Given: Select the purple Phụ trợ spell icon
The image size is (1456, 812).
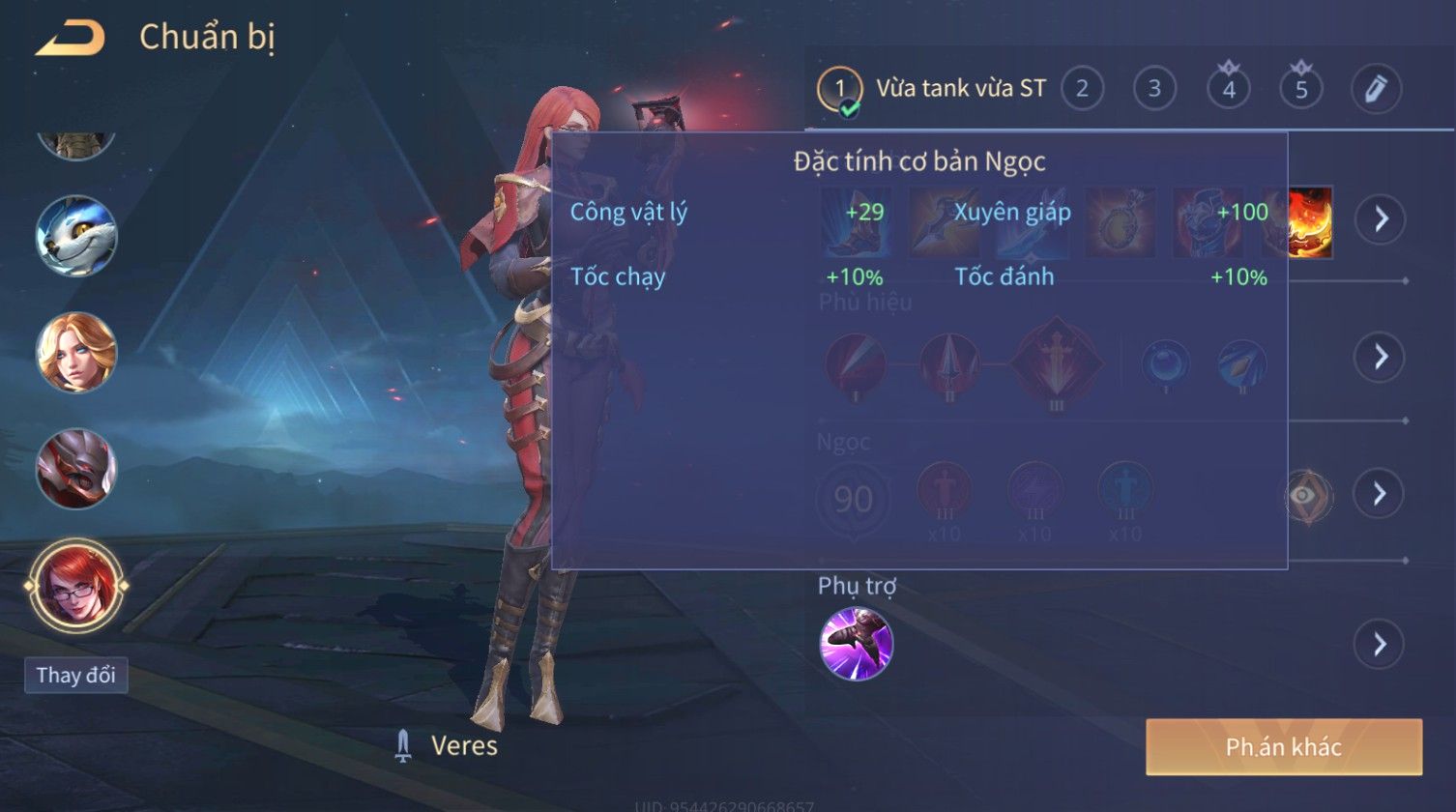Looking at the screenshot, I should [x=857, y=644].
